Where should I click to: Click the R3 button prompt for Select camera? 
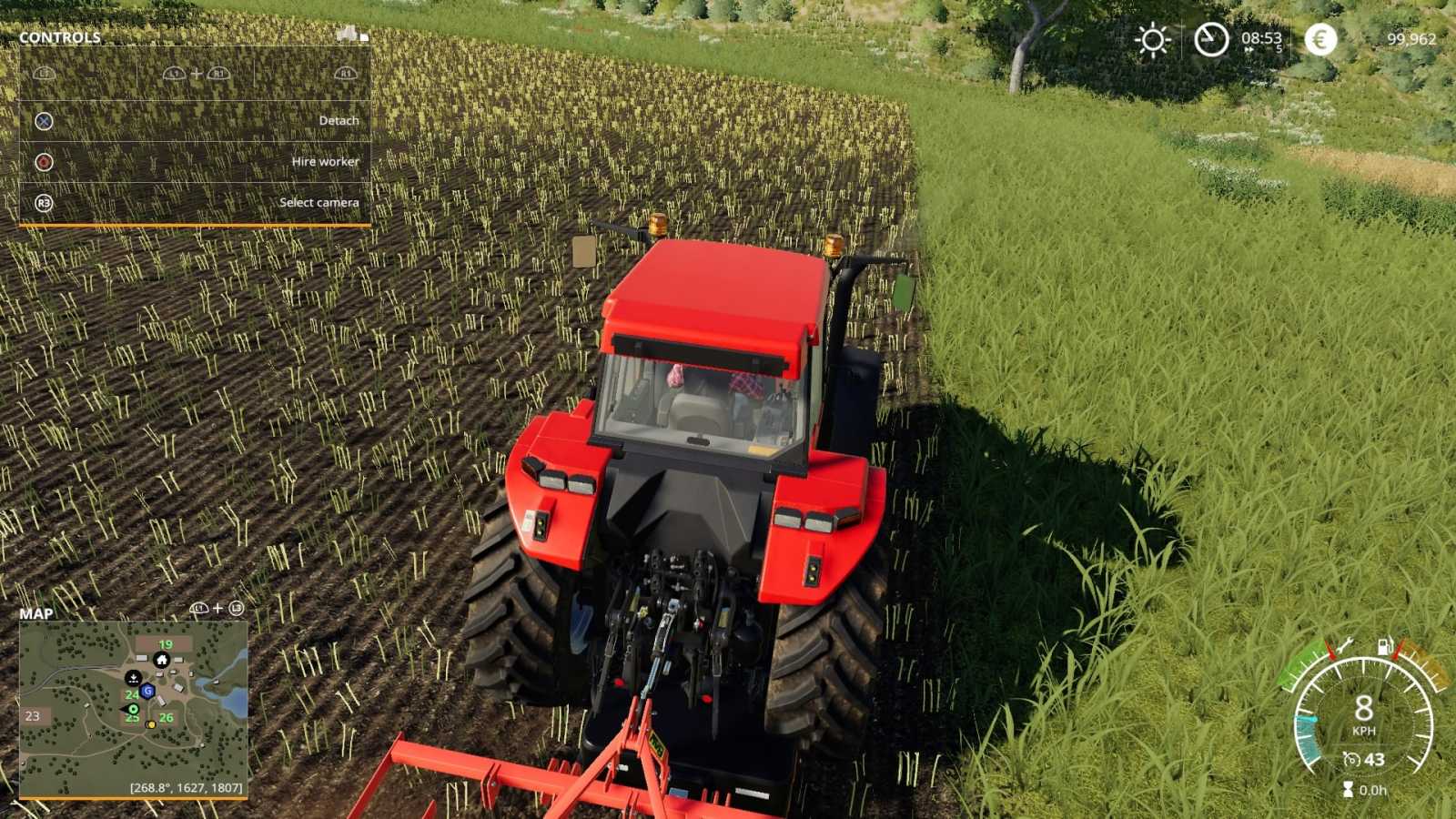(x=43, y=203)
